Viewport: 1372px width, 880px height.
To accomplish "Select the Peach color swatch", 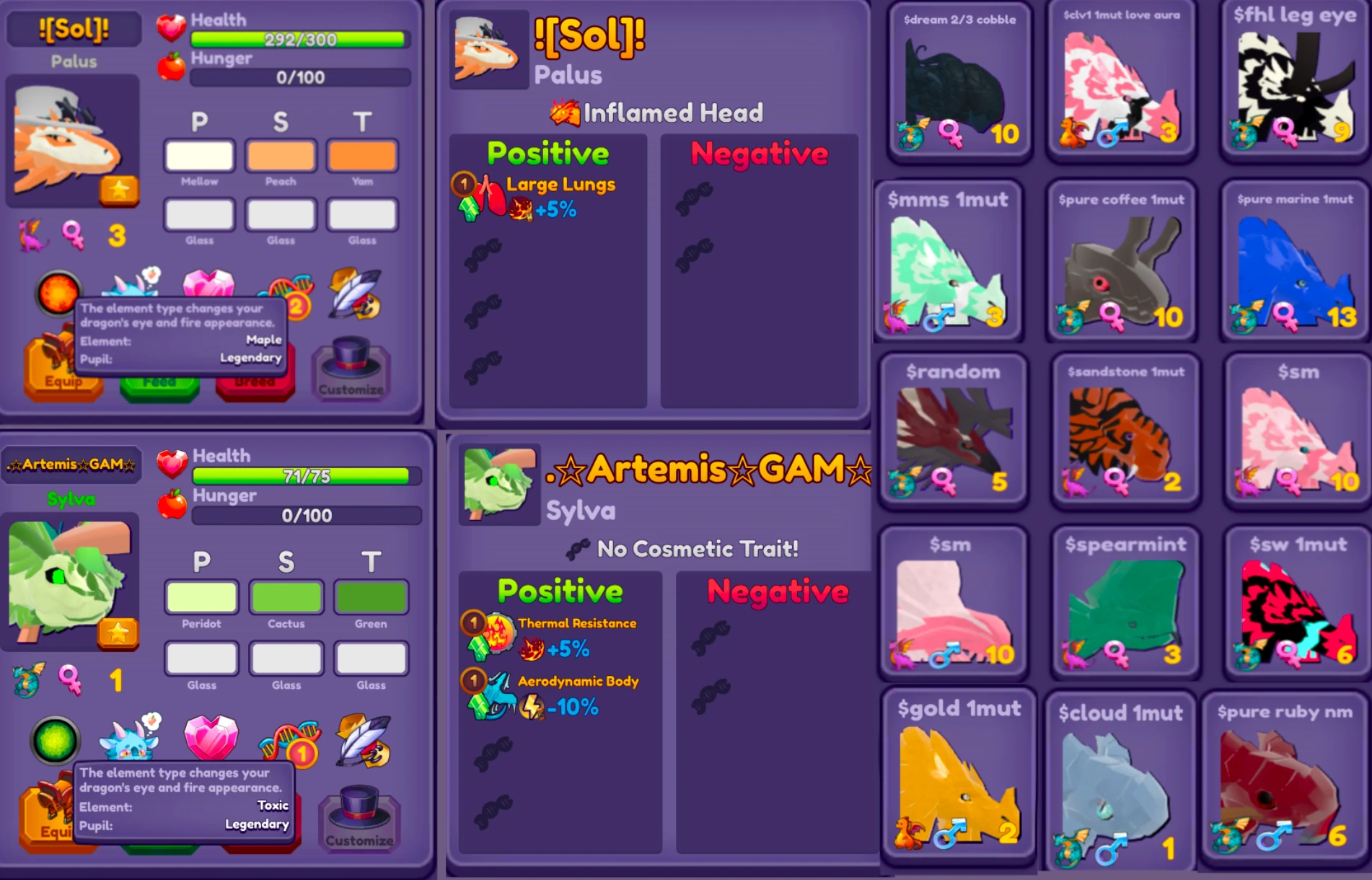I will 281,156.
